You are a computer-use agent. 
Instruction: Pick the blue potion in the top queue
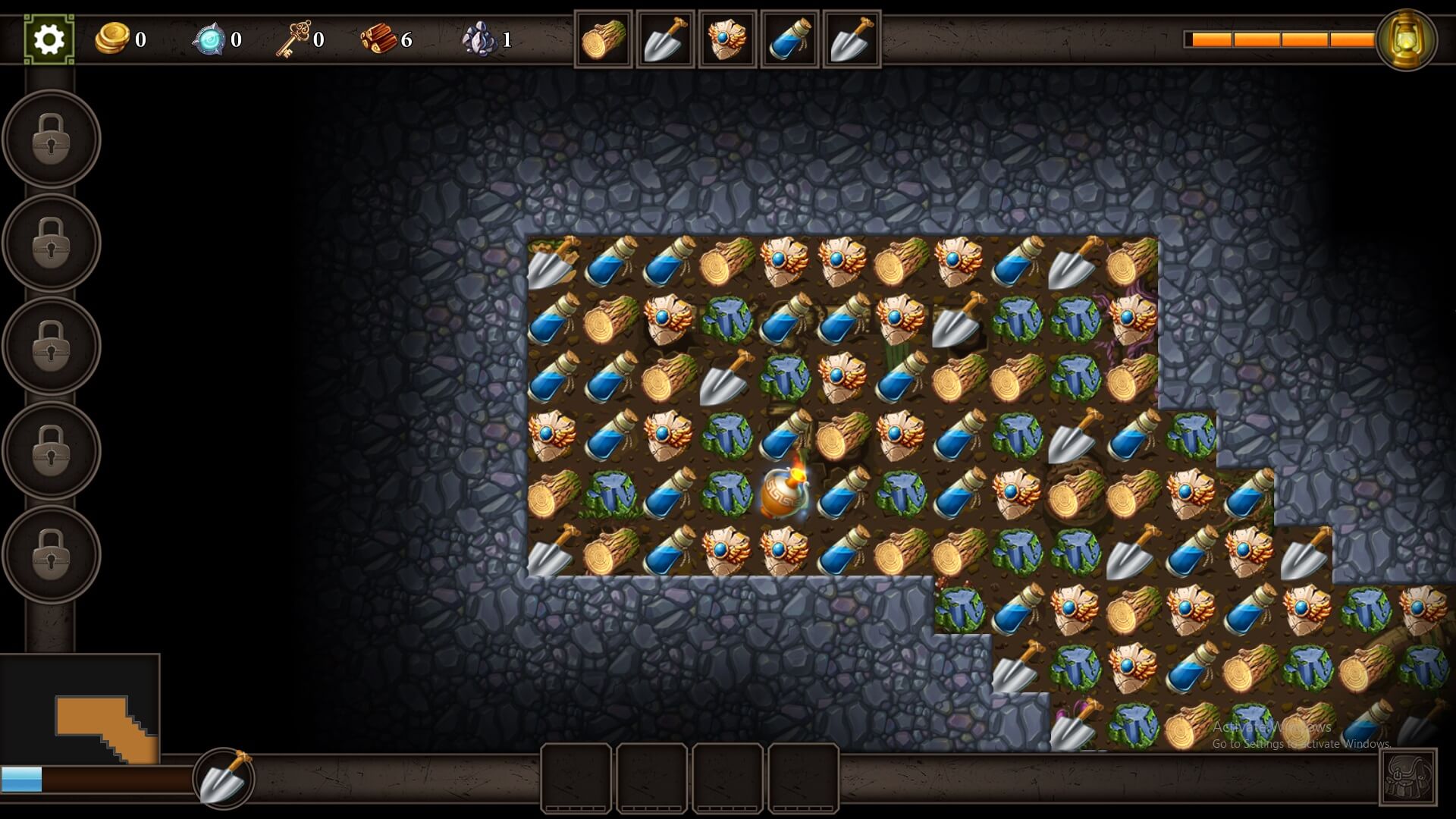point(789,39)
